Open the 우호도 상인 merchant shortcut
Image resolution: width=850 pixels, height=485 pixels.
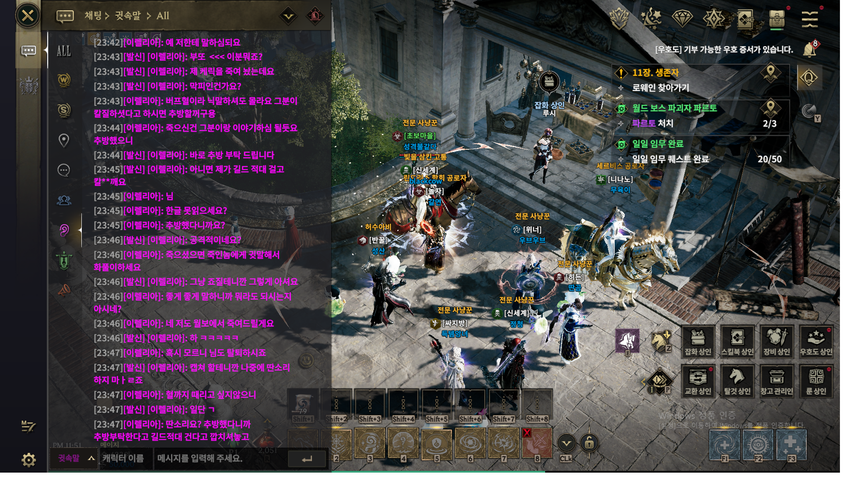pos(815,341)
